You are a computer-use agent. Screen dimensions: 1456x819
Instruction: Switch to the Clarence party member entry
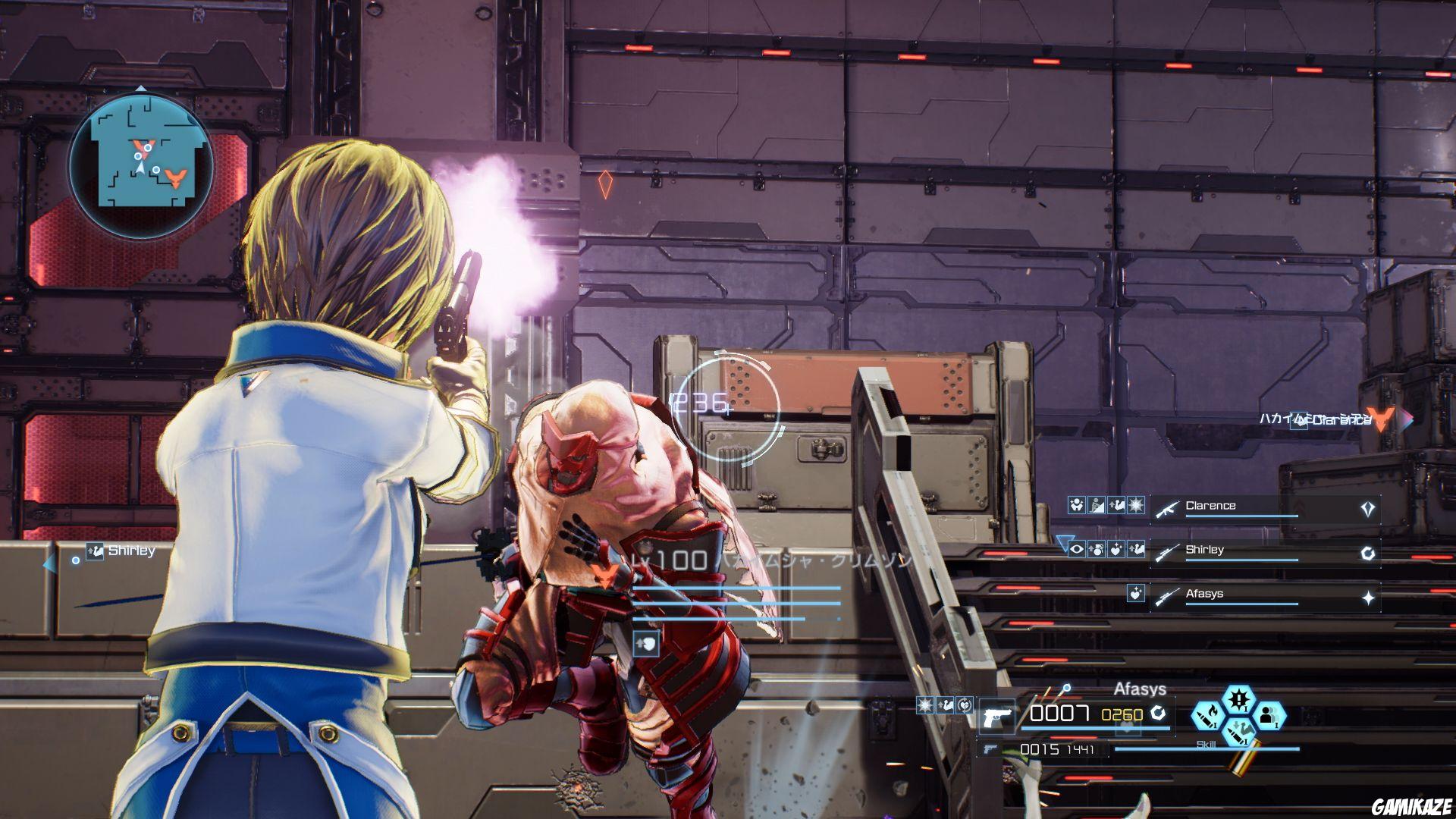[1210, 505]
